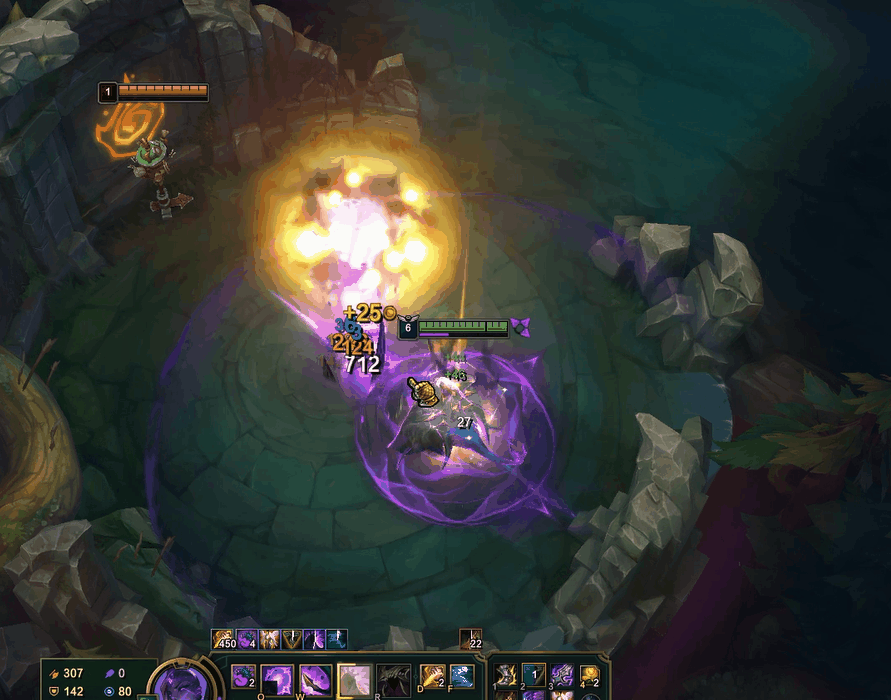Use the highlighted Supercharge E ability

pyautogui.click(x=355, y=680)
